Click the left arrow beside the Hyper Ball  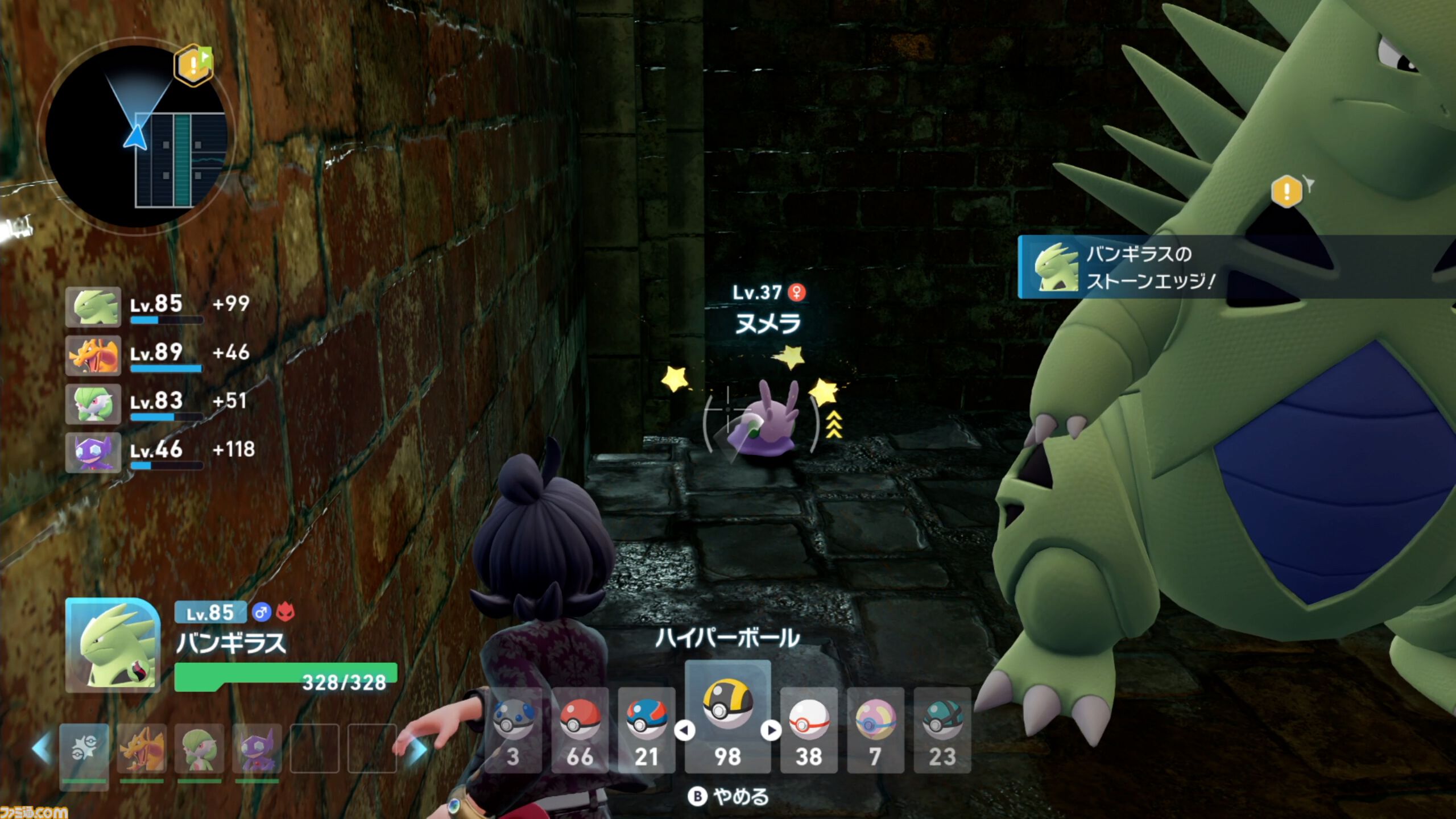point(684,730)
